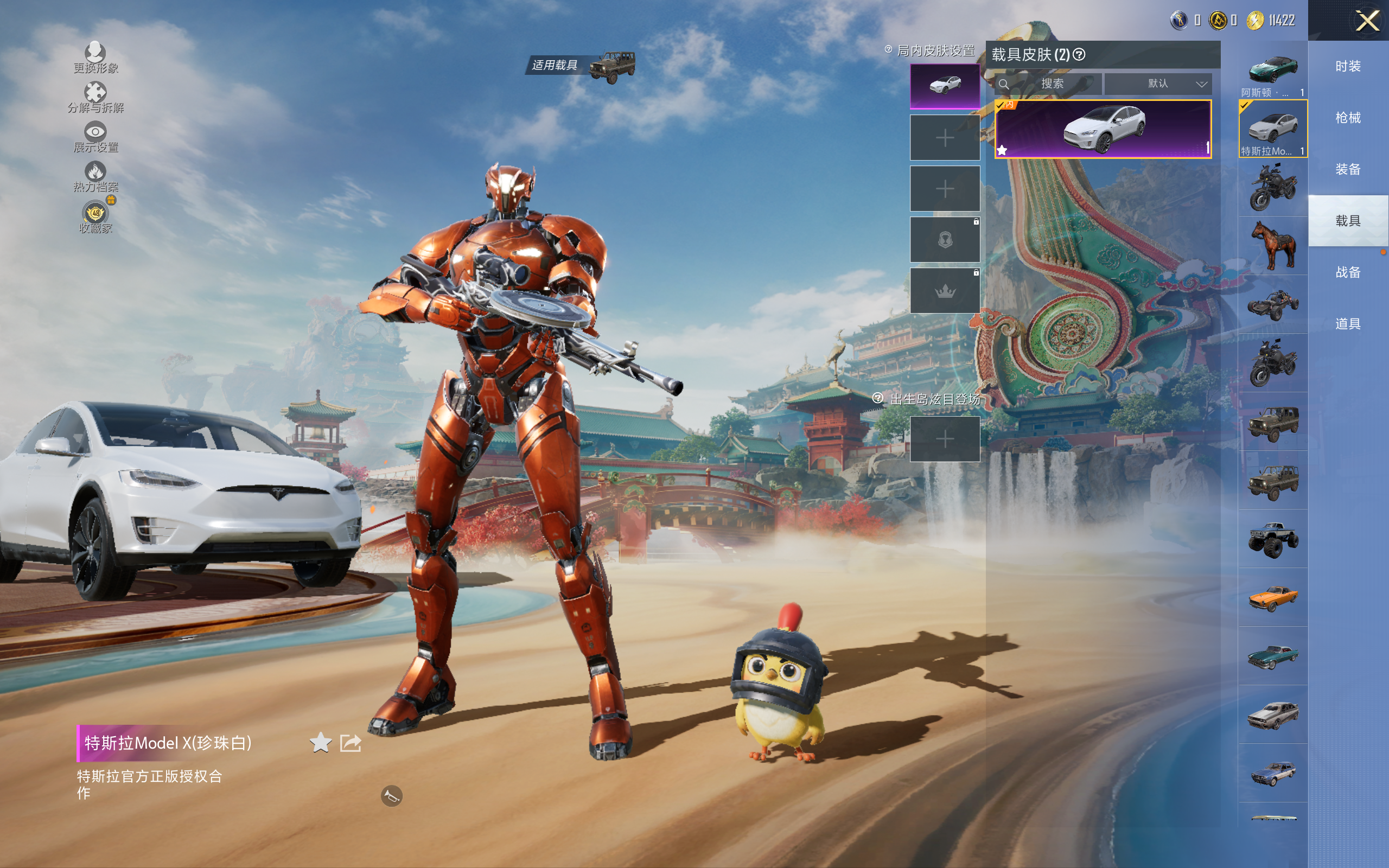Open the 热力档案 flame icon
The height and width of the screenshot is (868, 1389).
point(95,176)
